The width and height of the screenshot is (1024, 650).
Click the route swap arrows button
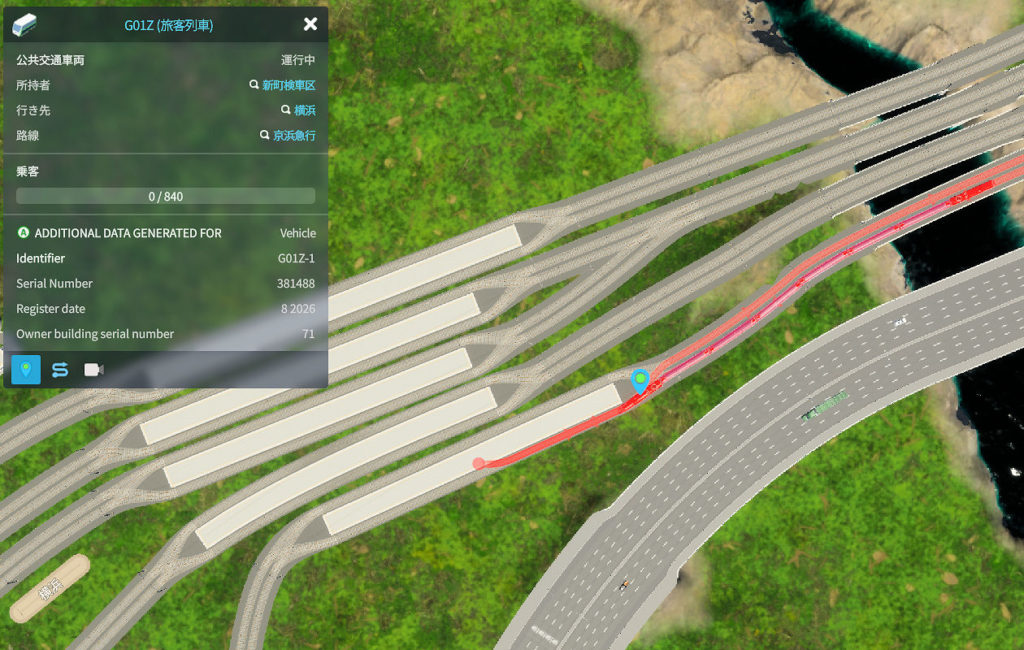coord(59,370)
